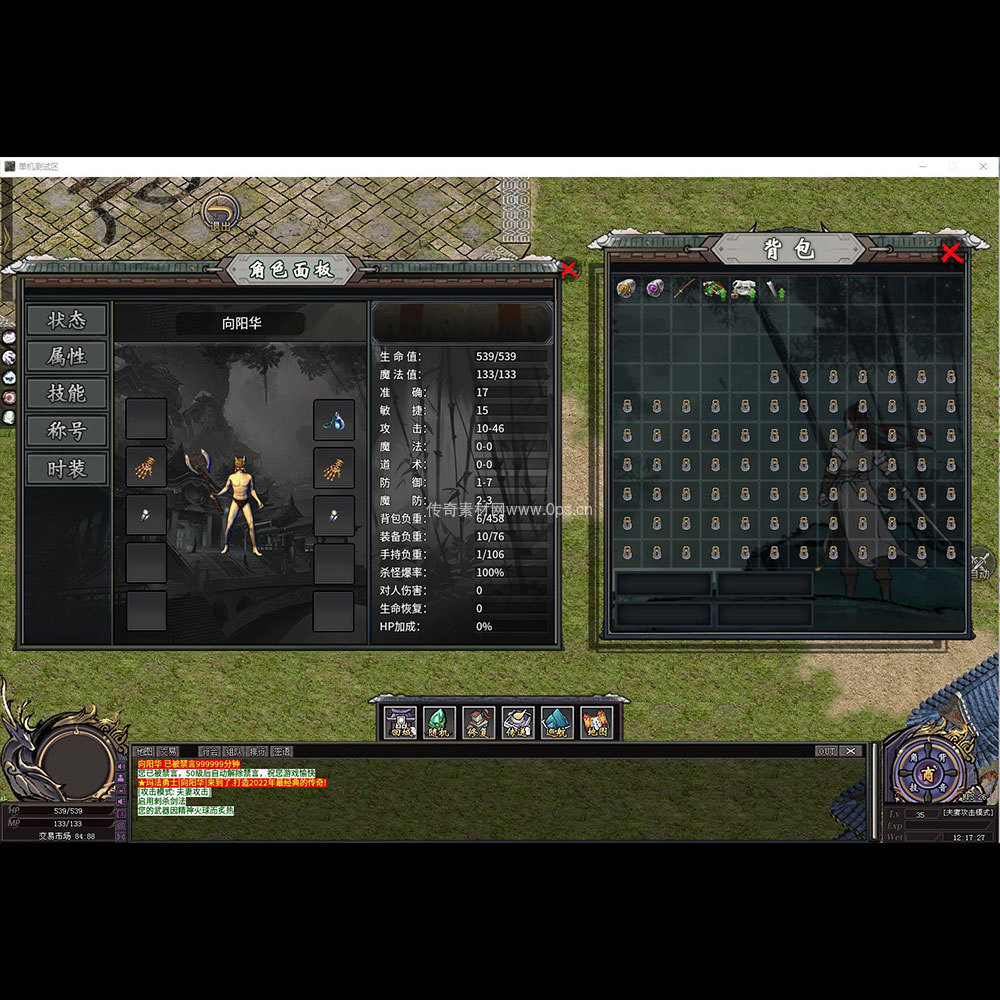Click the 退出 exit button
The width and height of the screenshot is (1000, 1000).
(220, 212)
